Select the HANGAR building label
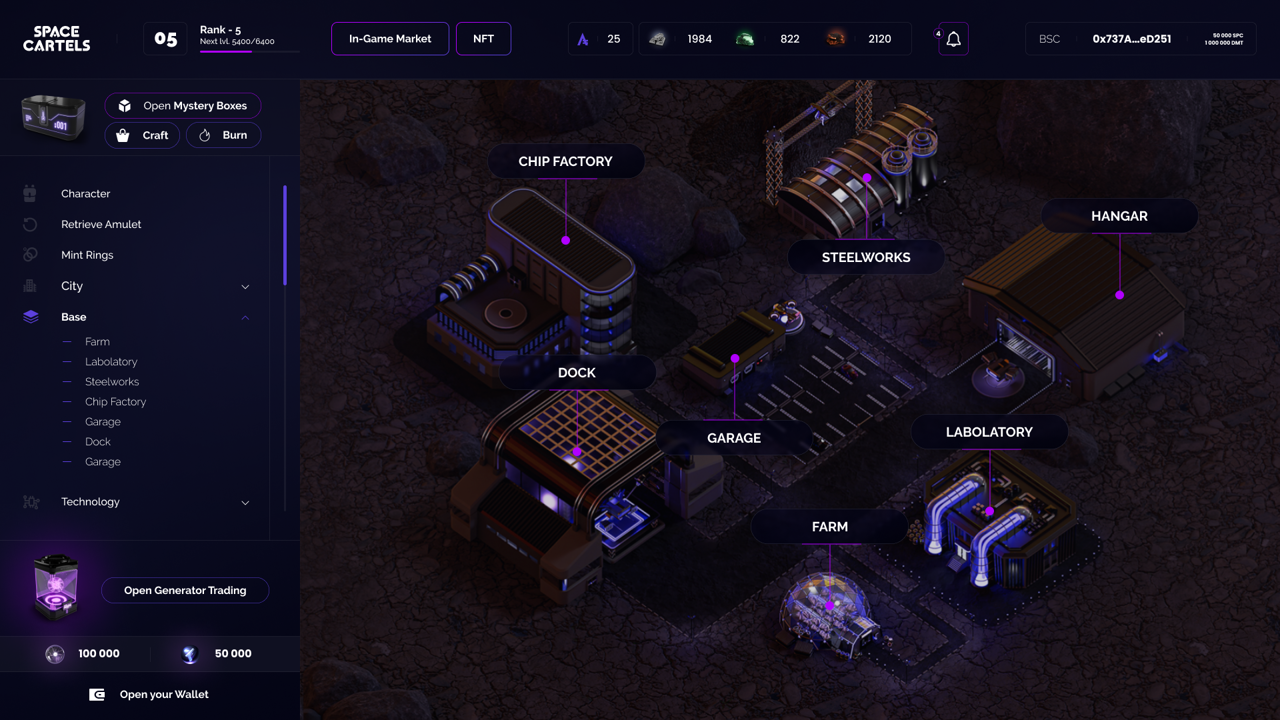The height and width of the screenshot is (720, 1280). pos(1119,216)
